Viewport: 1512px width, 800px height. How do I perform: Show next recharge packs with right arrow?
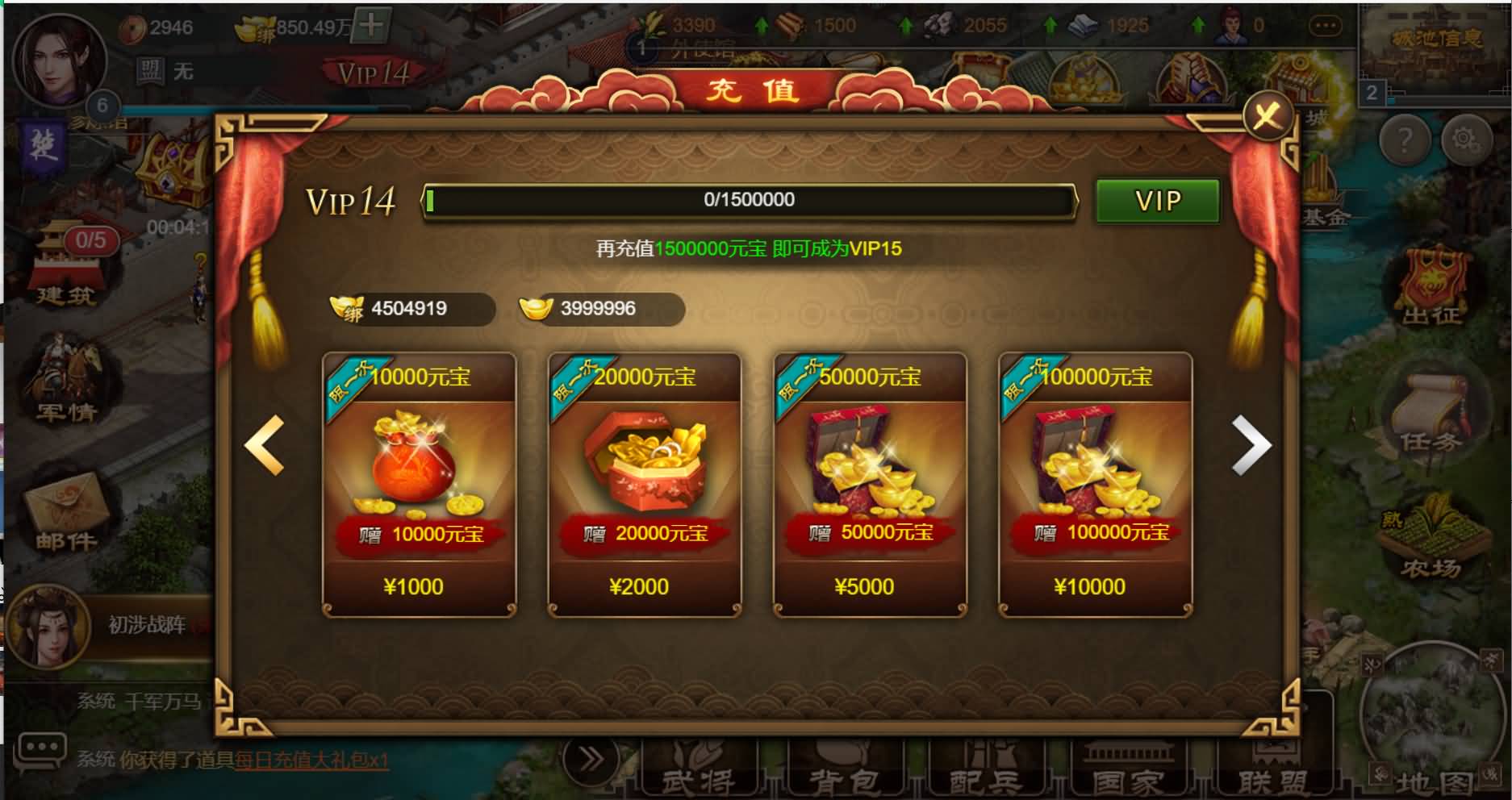(1251, 444)
